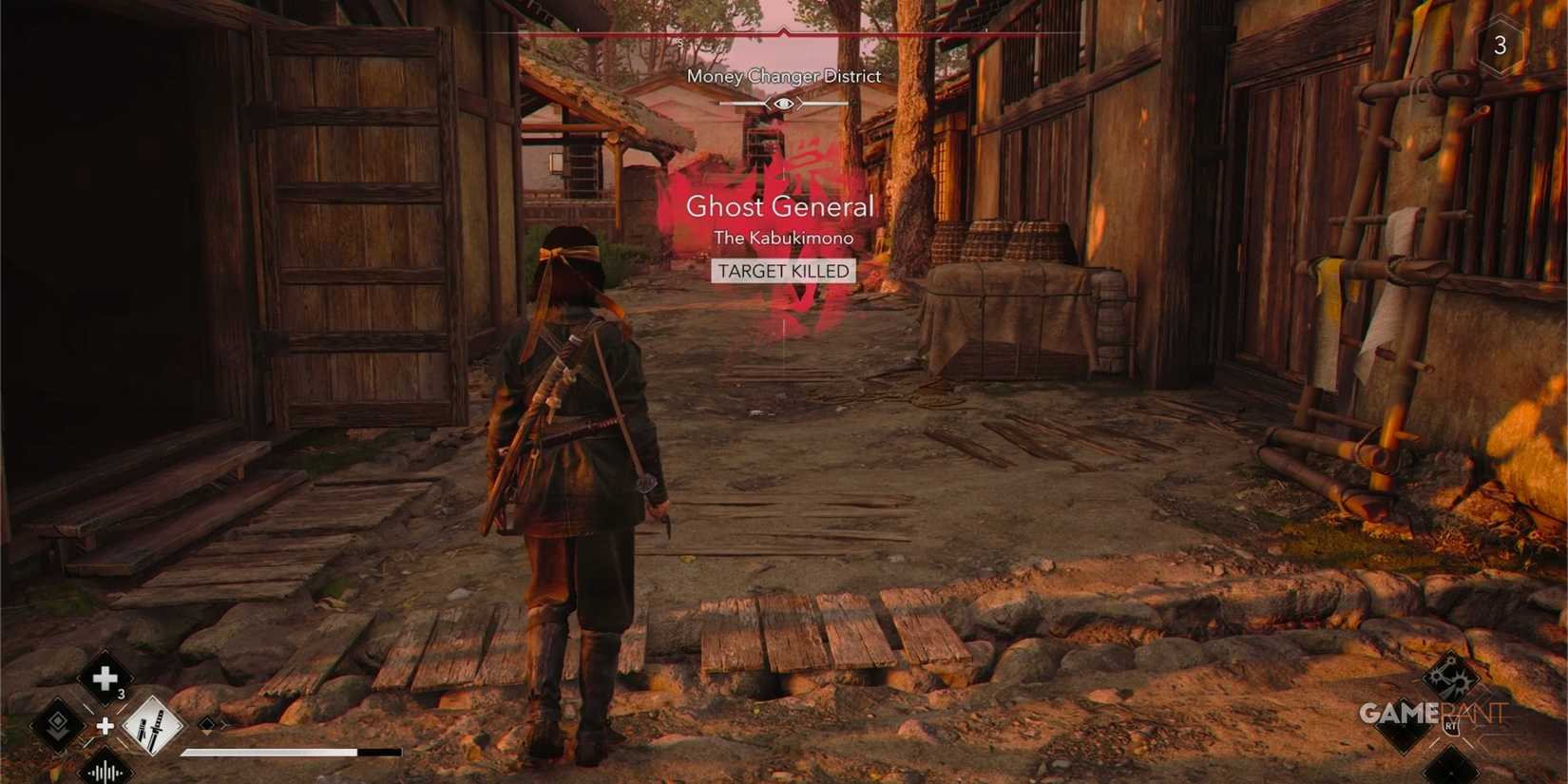Click the Money Changer District header
The height and width of the screenshot is (784, 1568).
coord(783,76)
